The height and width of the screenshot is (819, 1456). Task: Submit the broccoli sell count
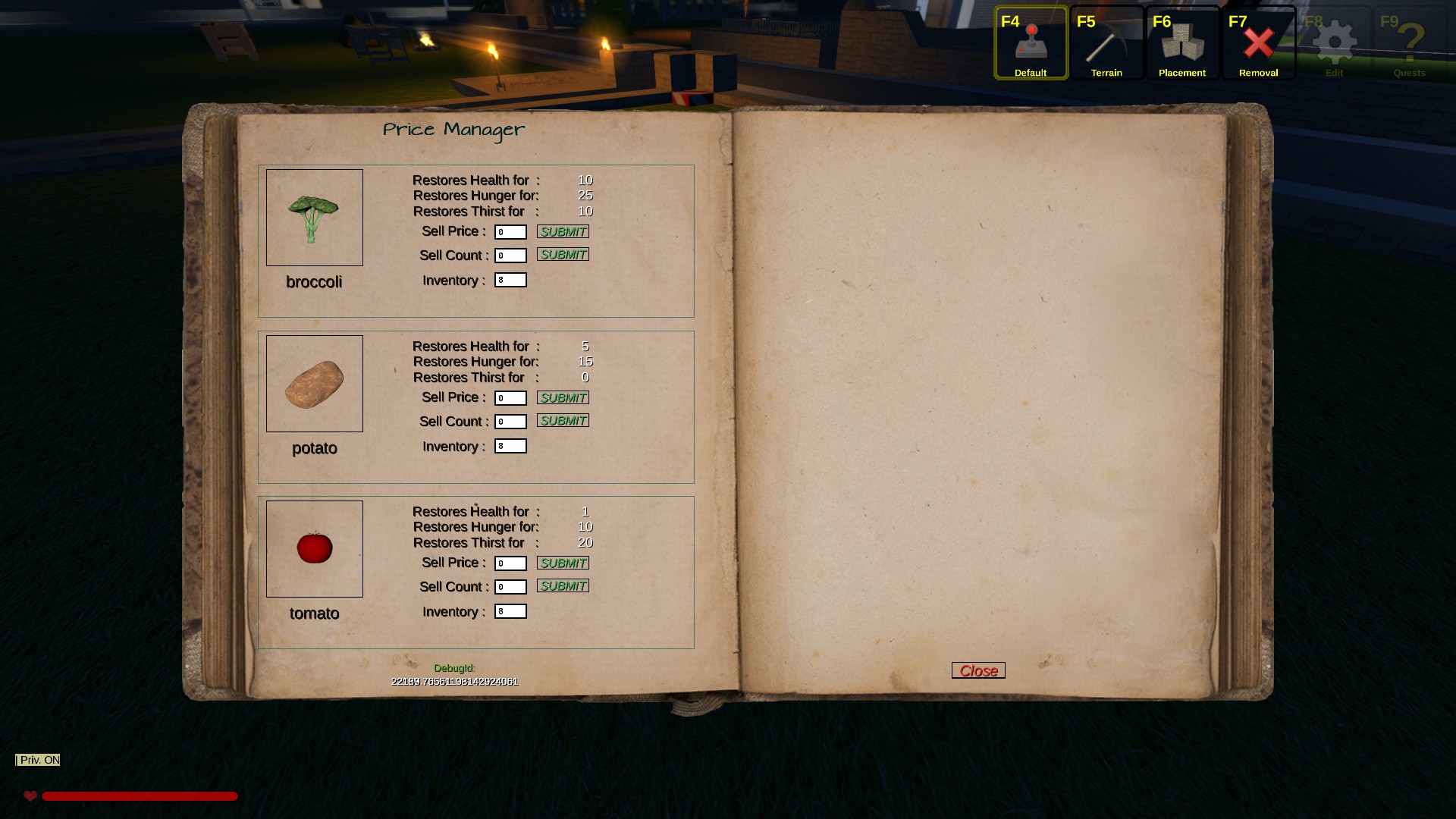point(563,254)
